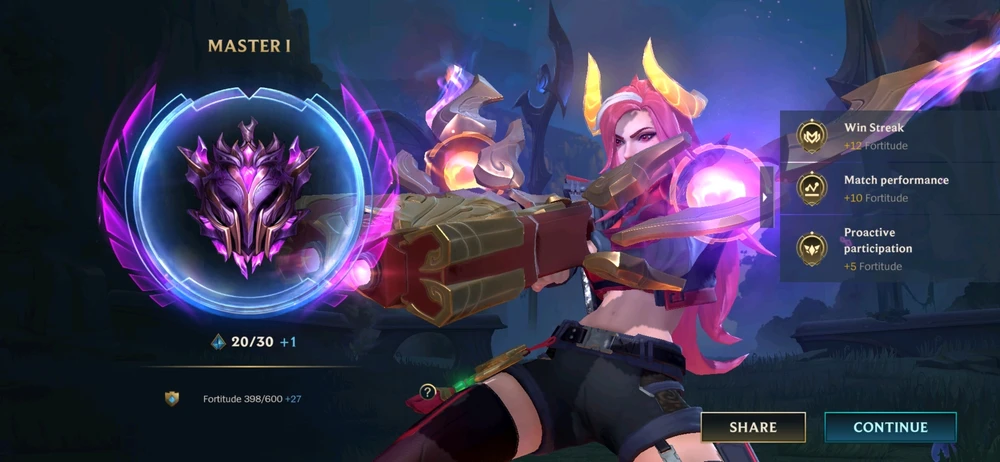Viewport: 1000px width, 462px height.
Task: Select the Match performance bonus row
Action: coord(890,188)
